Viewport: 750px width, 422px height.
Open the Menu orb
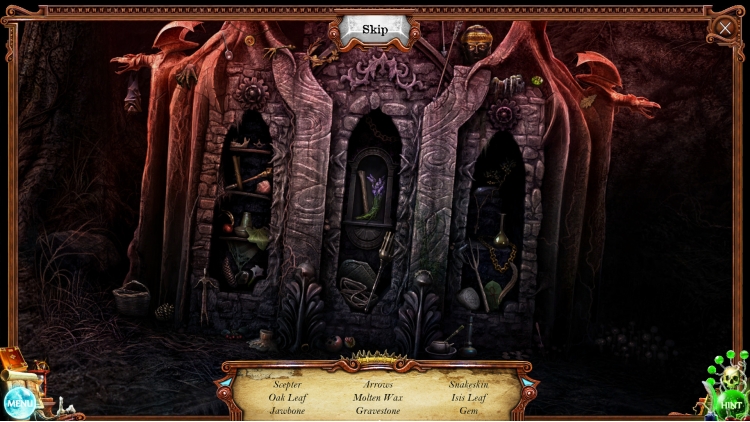(19, 402)
